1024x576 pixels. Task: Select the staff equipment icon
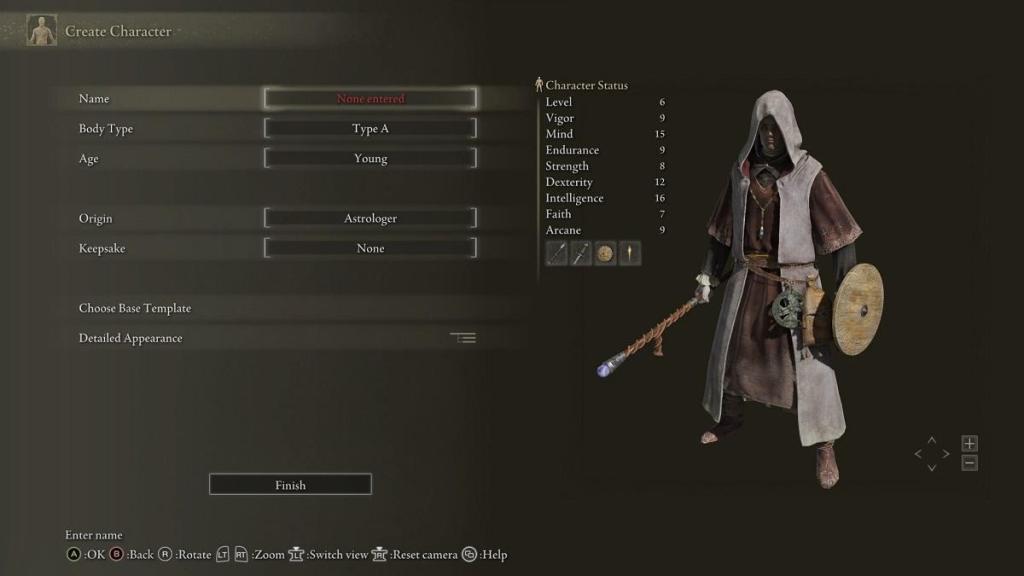[x=557, y=254]
